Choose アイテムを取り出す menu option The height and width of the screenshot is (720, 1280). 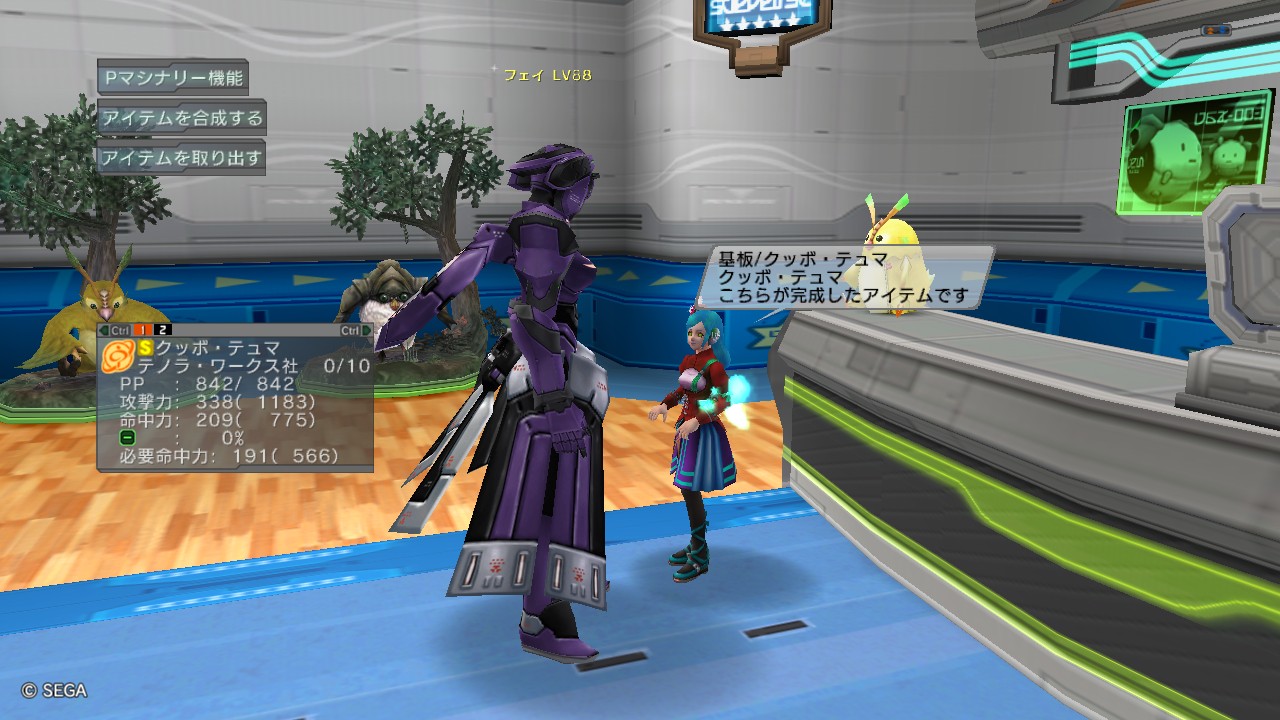point(181,158)
